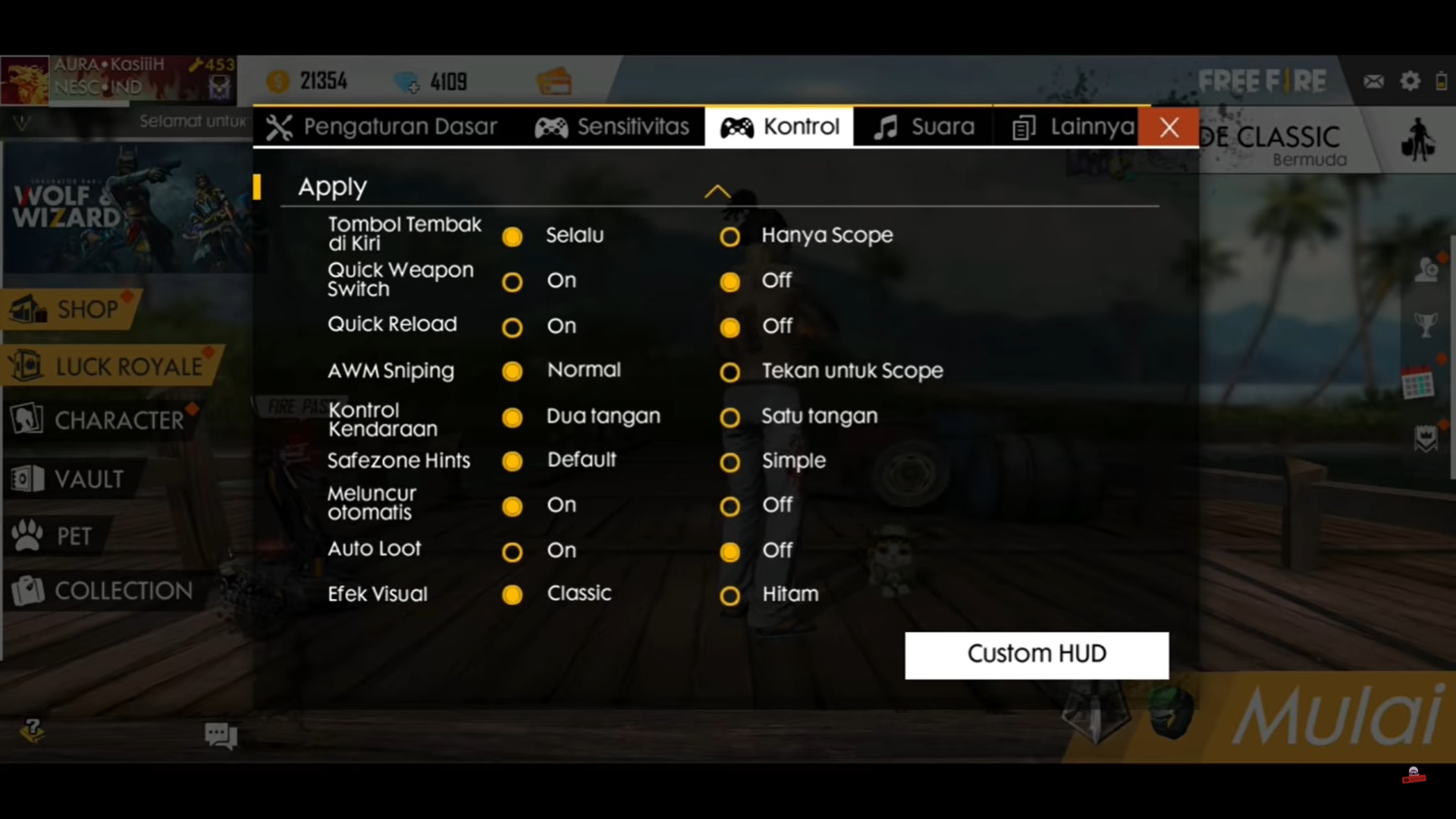
Task: Select Hanya Scope for Tombol Tembak
Action: click(x=730, y=236)
